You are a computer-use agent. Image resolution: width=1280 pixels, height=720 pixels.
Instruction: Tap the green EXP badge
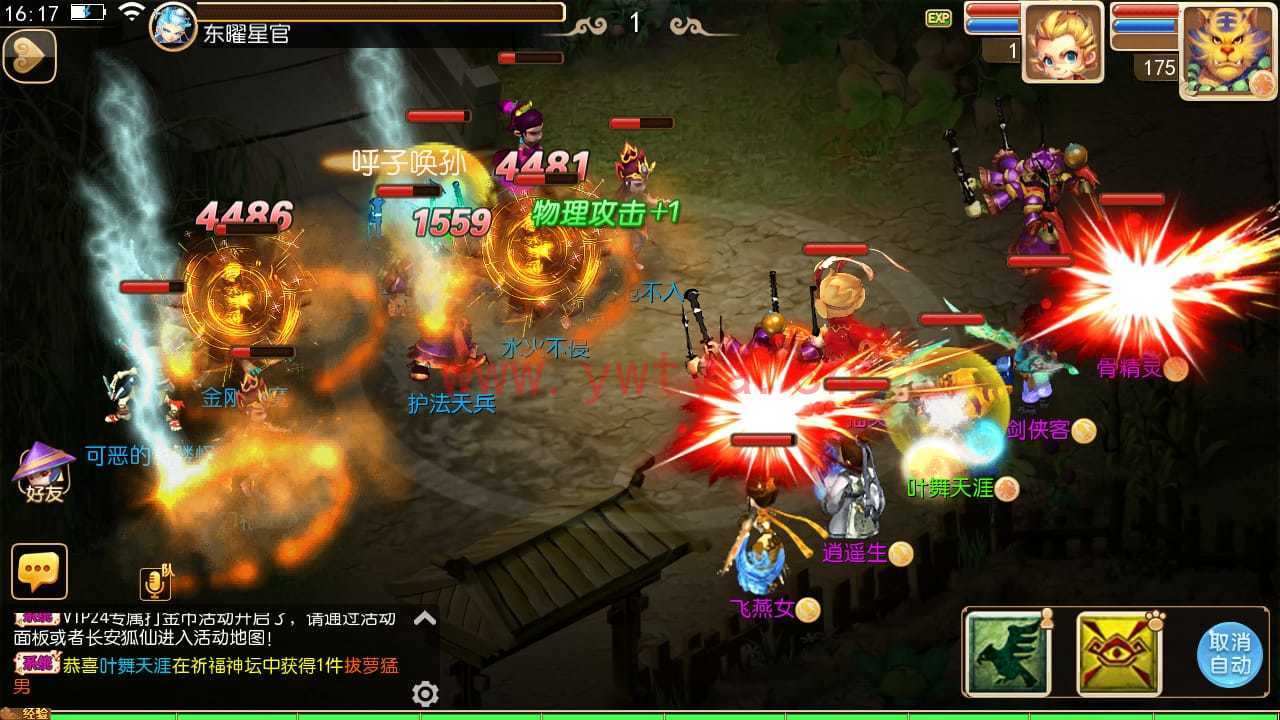938,18
